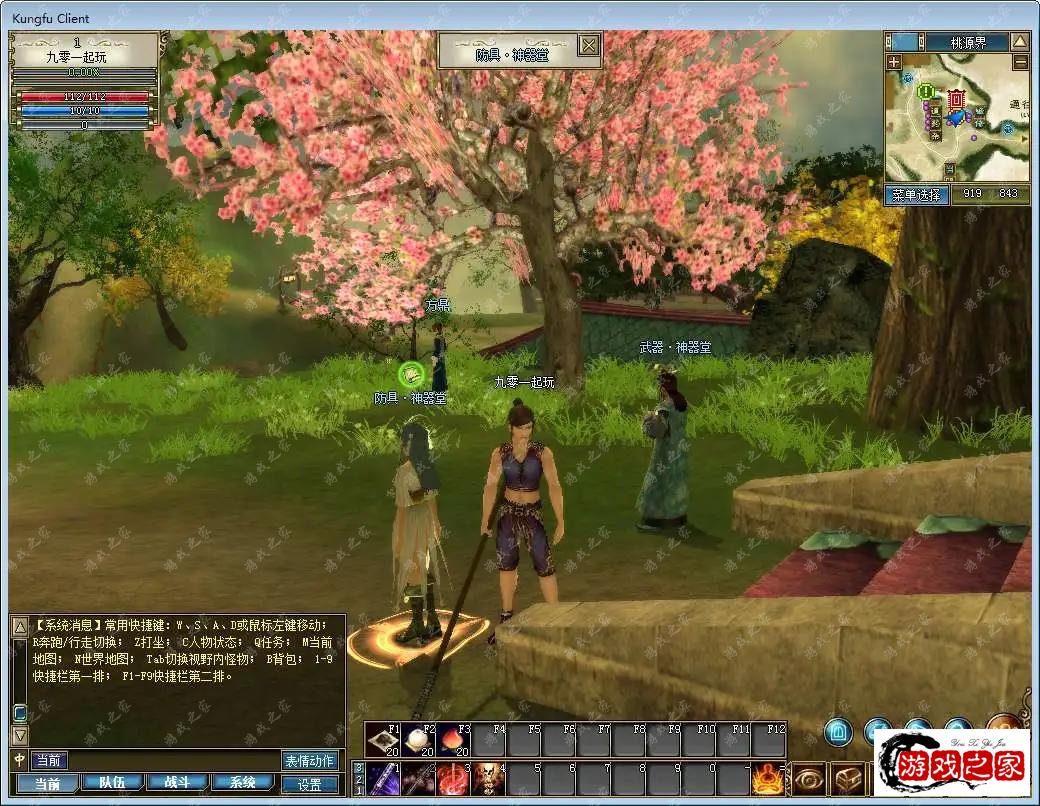The width and height of the screenshot is (1040, 806).
Task: Close the 防具·神器堂 target panel
Action: pyautogui.click(x=589, y=45)
